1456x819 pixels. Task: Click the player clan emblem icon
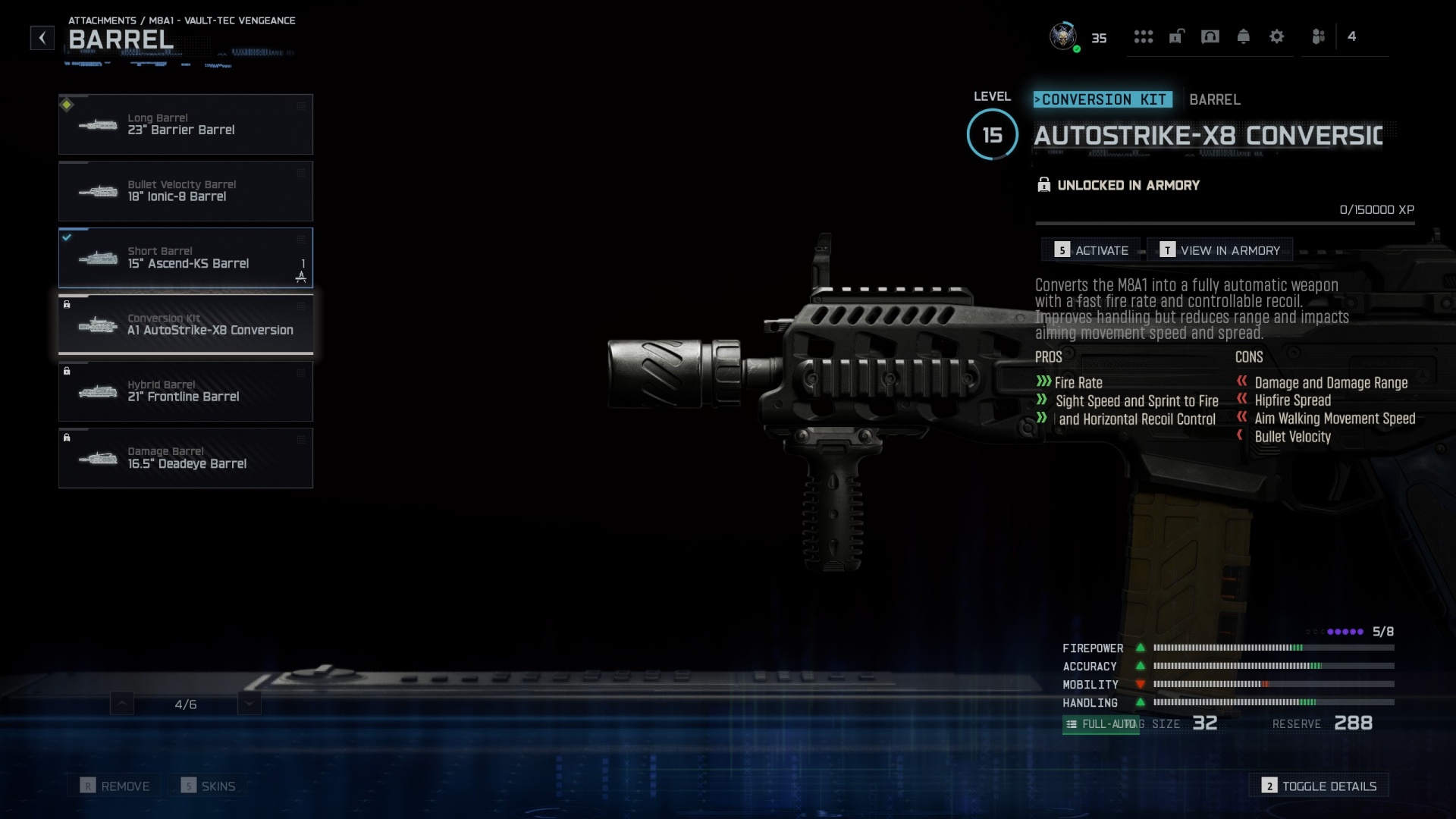tap(1063, 36)
